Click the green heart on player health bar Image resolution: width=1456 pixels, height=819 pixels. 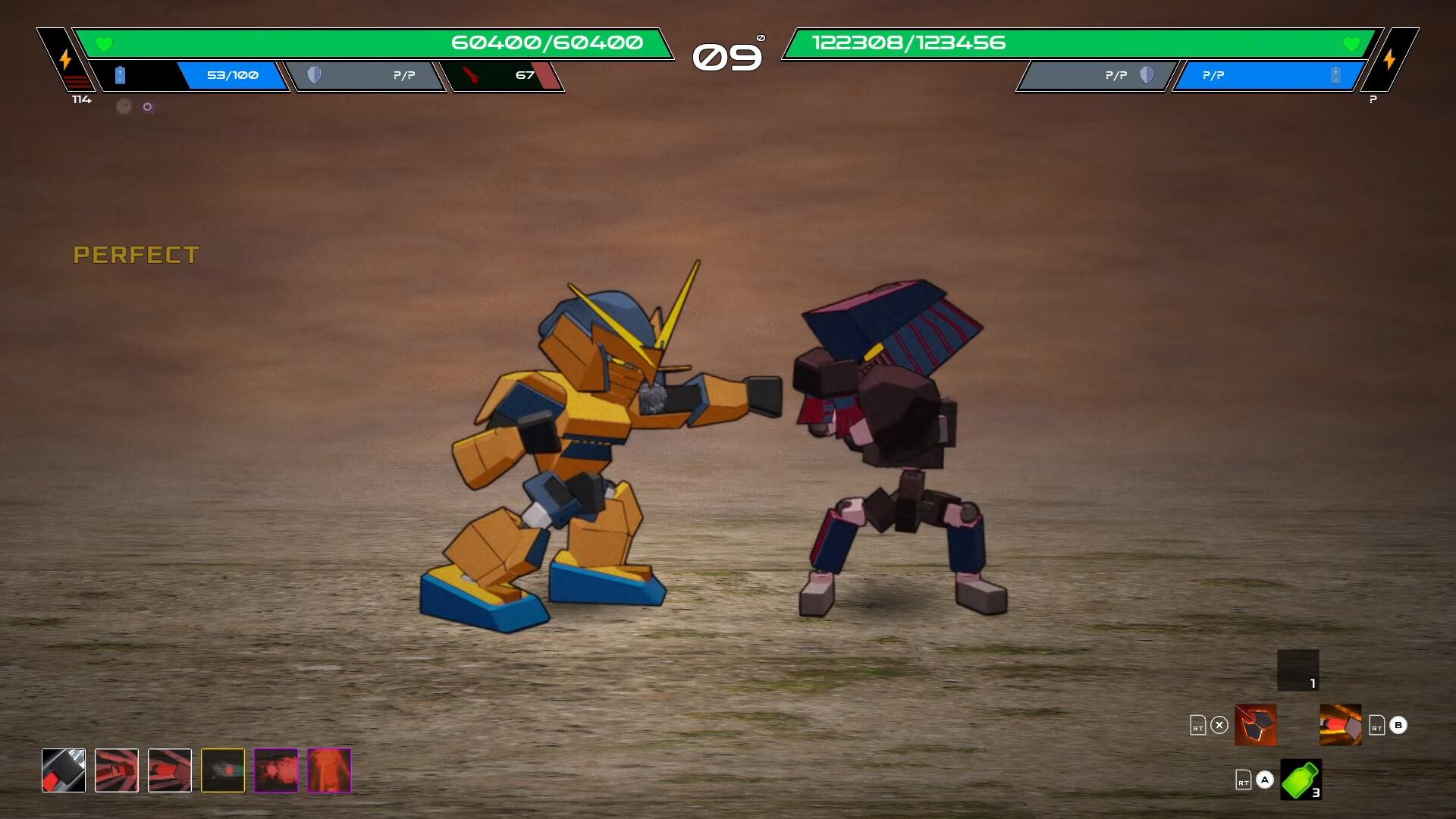(103, 43)
